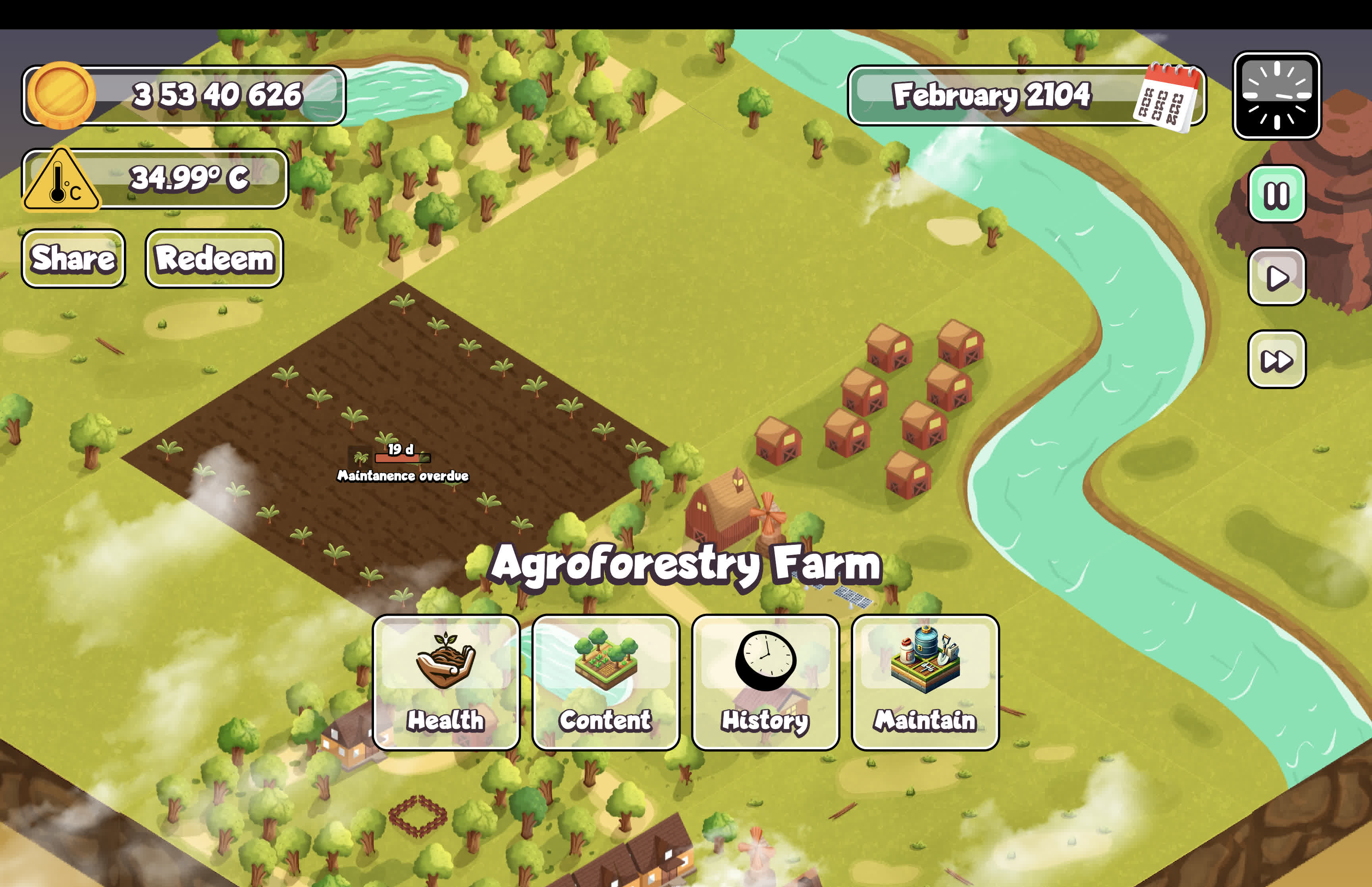Open the Redeem option
The image size is (1372, 887).
click(x=214, y=258)
